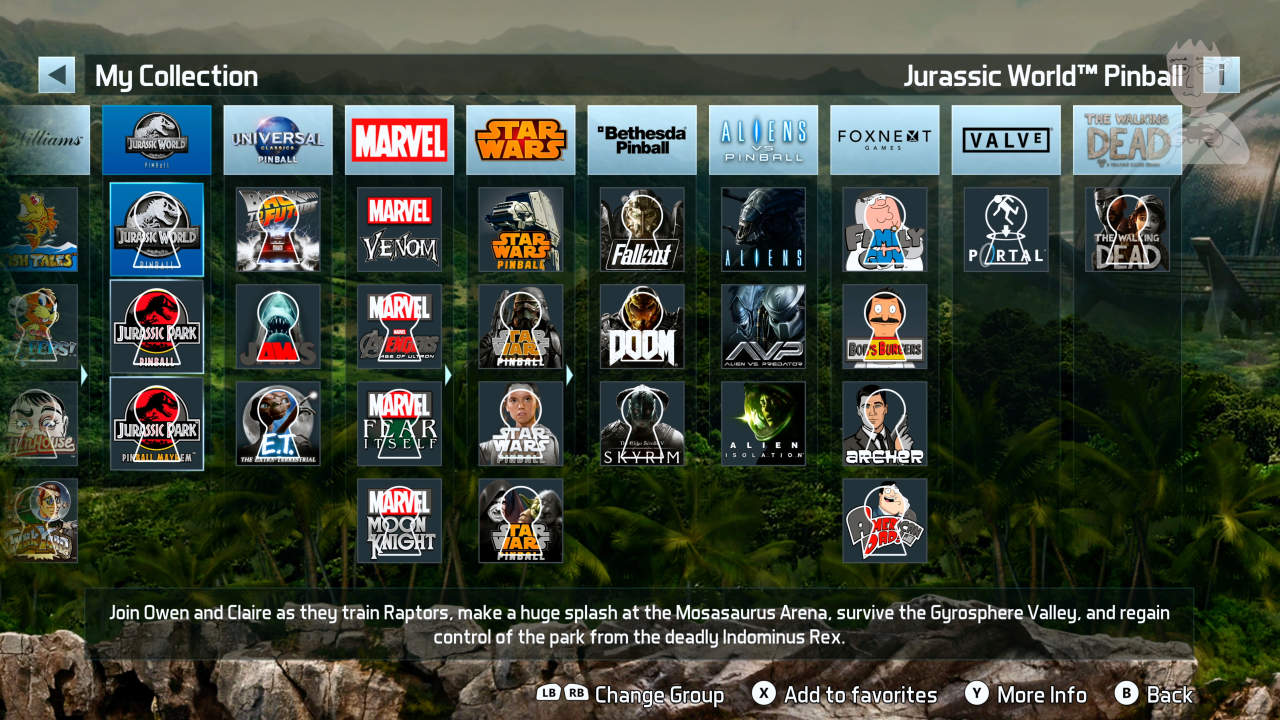Open the Marvel collection tab
1280x720 pixels.
tap(399, 139)
